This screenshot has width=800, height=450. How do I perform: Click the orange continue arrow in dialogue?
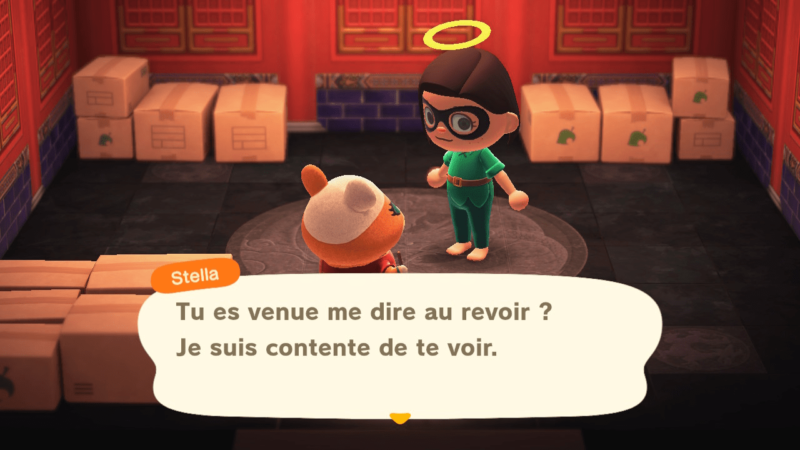(x=400, y=417)
